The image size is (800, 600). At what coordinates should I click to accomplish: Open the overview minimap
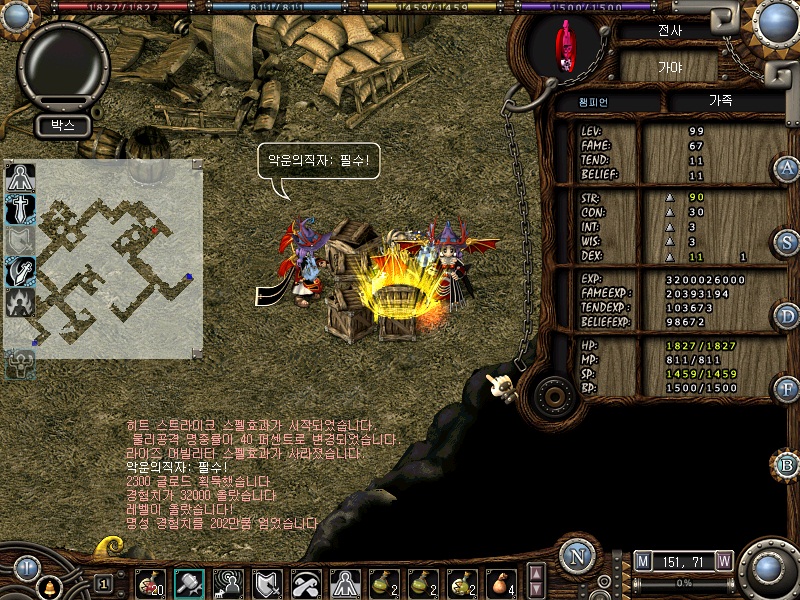click(104, 258)
